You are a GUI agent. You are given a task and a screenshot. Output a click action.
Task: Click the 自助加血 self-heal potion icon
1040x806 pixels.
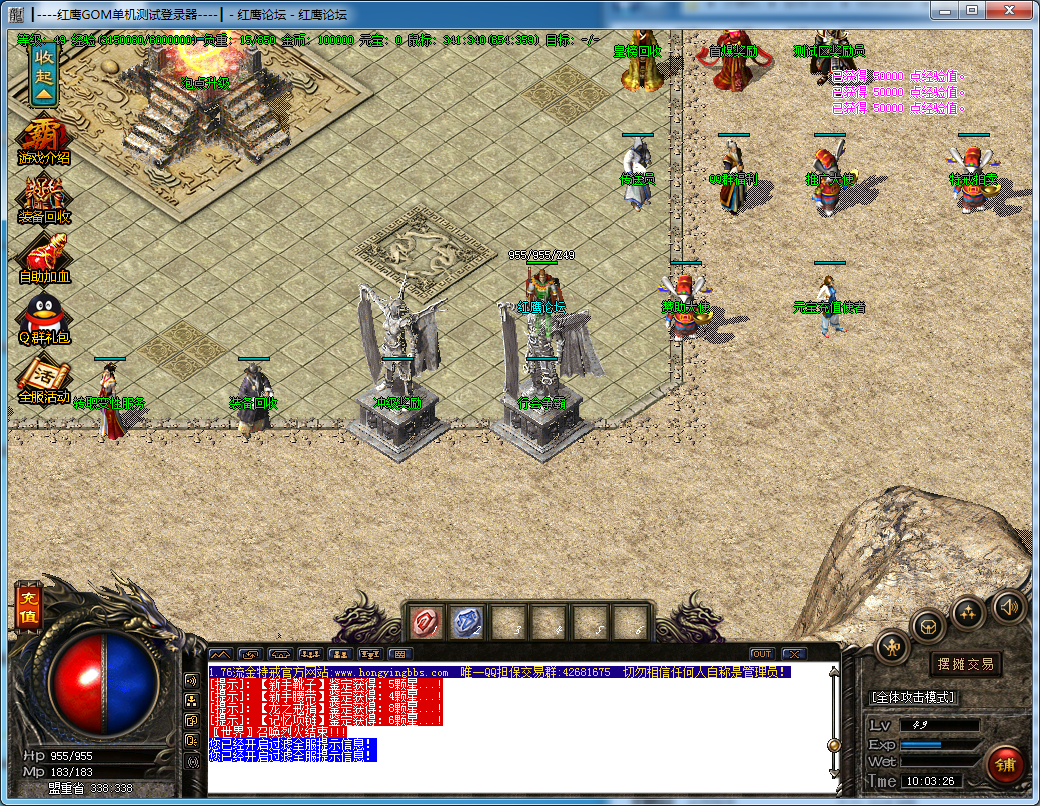44,259
